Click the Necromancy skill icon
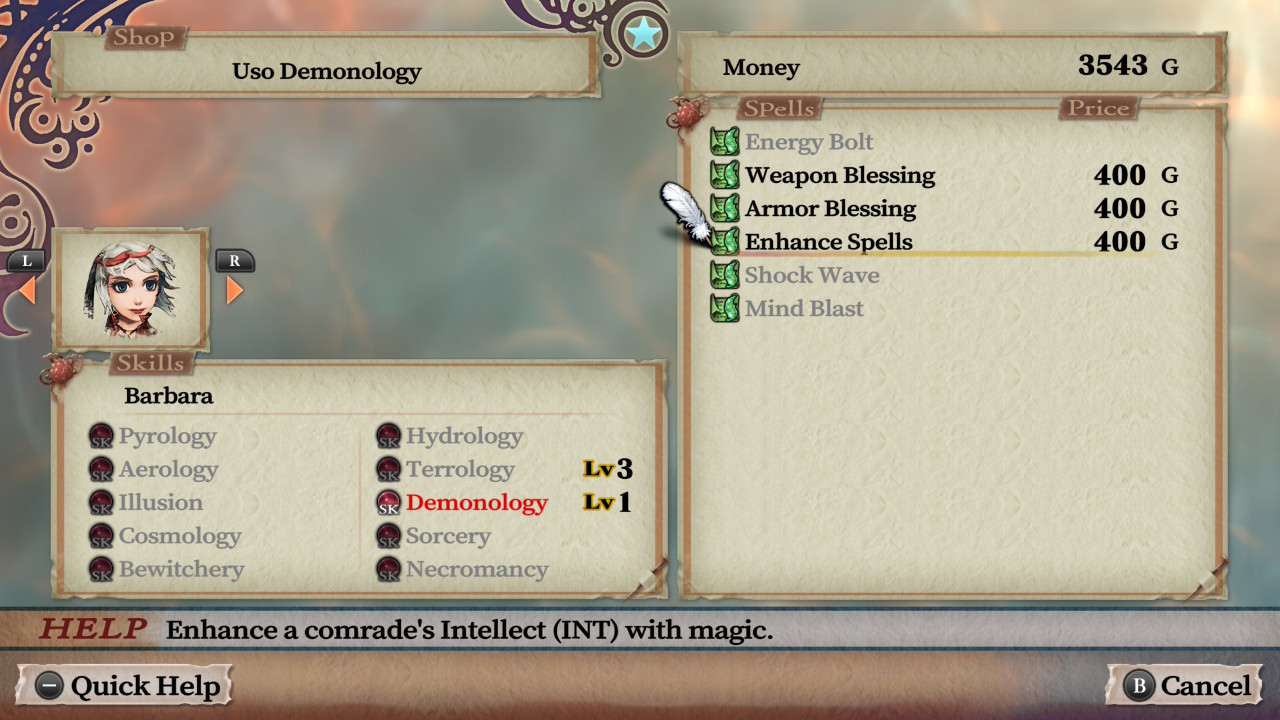The image size is (1280, 720). pyautogui.click(x=388, y=570)
